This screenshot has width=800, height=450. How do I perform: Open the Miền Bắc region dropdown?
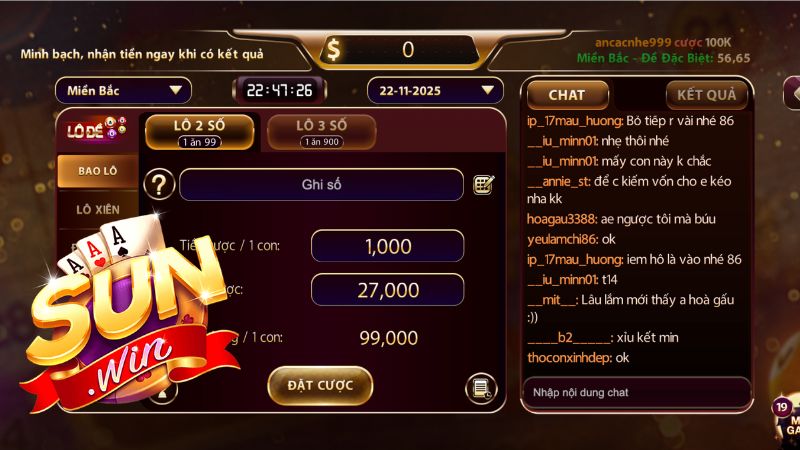coord(123,91)
